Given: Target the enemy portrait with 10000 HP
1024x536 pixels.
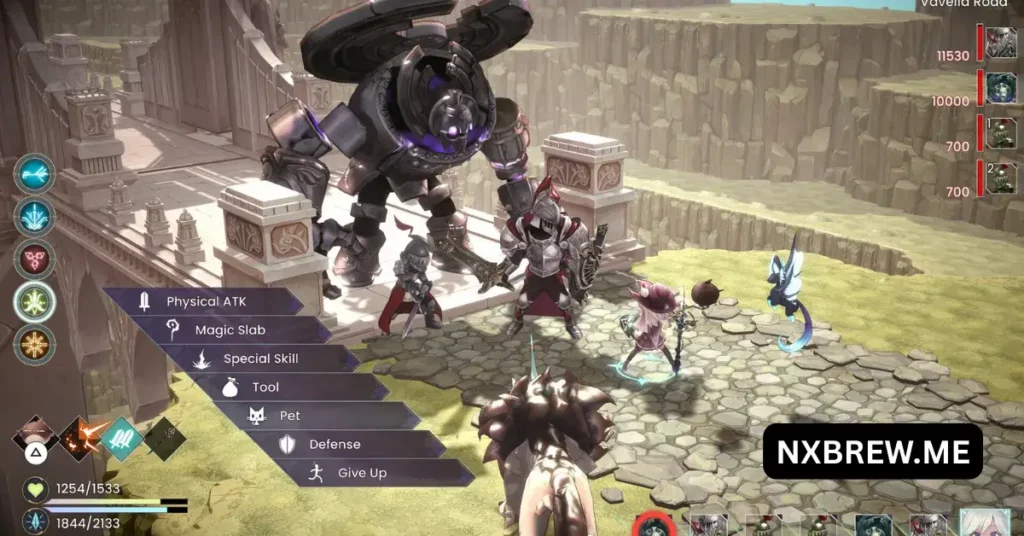Looking at the screenshot, I should (1000, 89).
